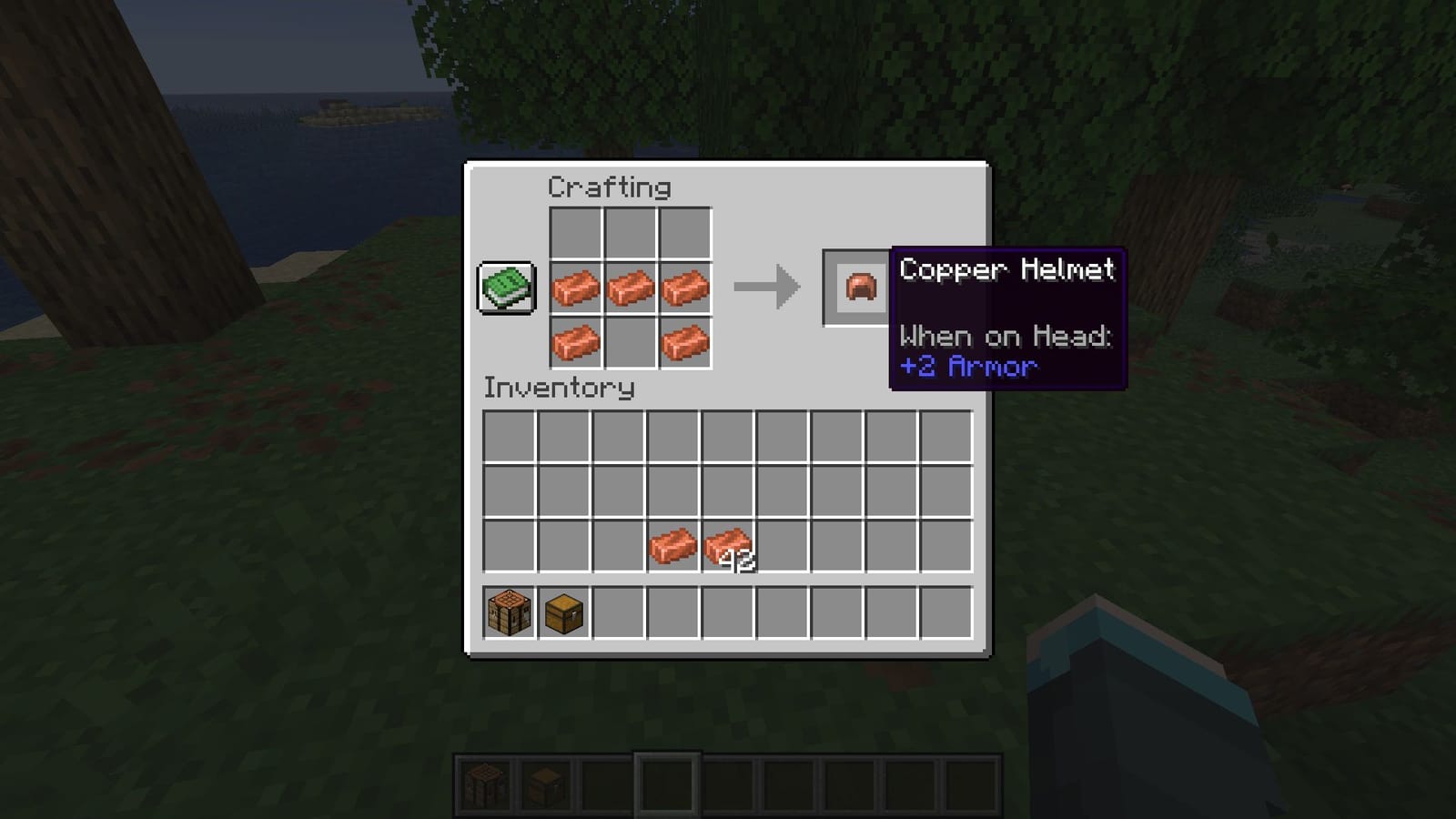The width and height of the screenshot is (1456, 819).
Task: Grab the stack of 42 copper ingots from inventory
Action: tap(728, 546)
